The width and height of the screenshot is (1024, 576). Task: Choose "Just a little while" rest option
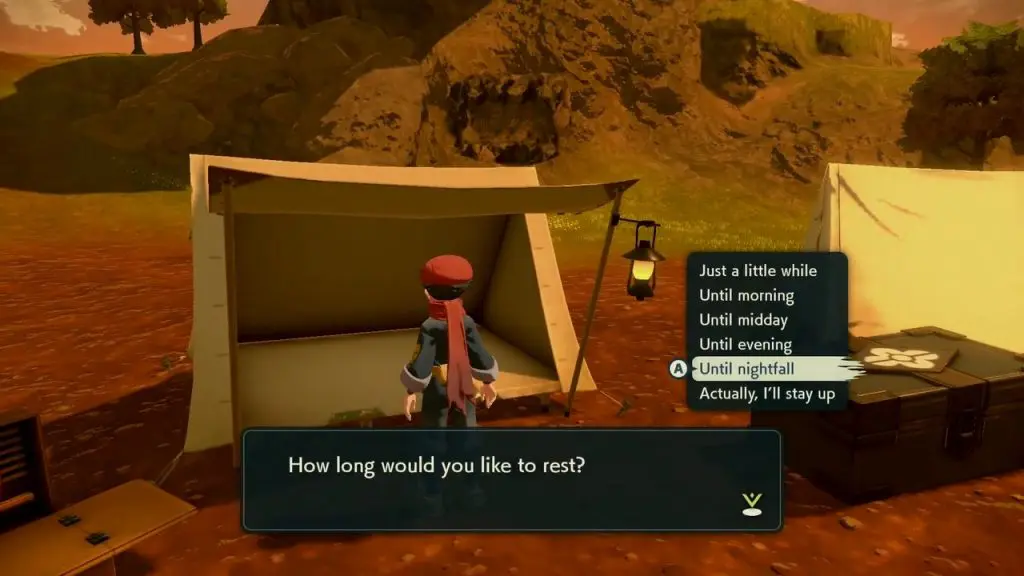tap(758, 271)
